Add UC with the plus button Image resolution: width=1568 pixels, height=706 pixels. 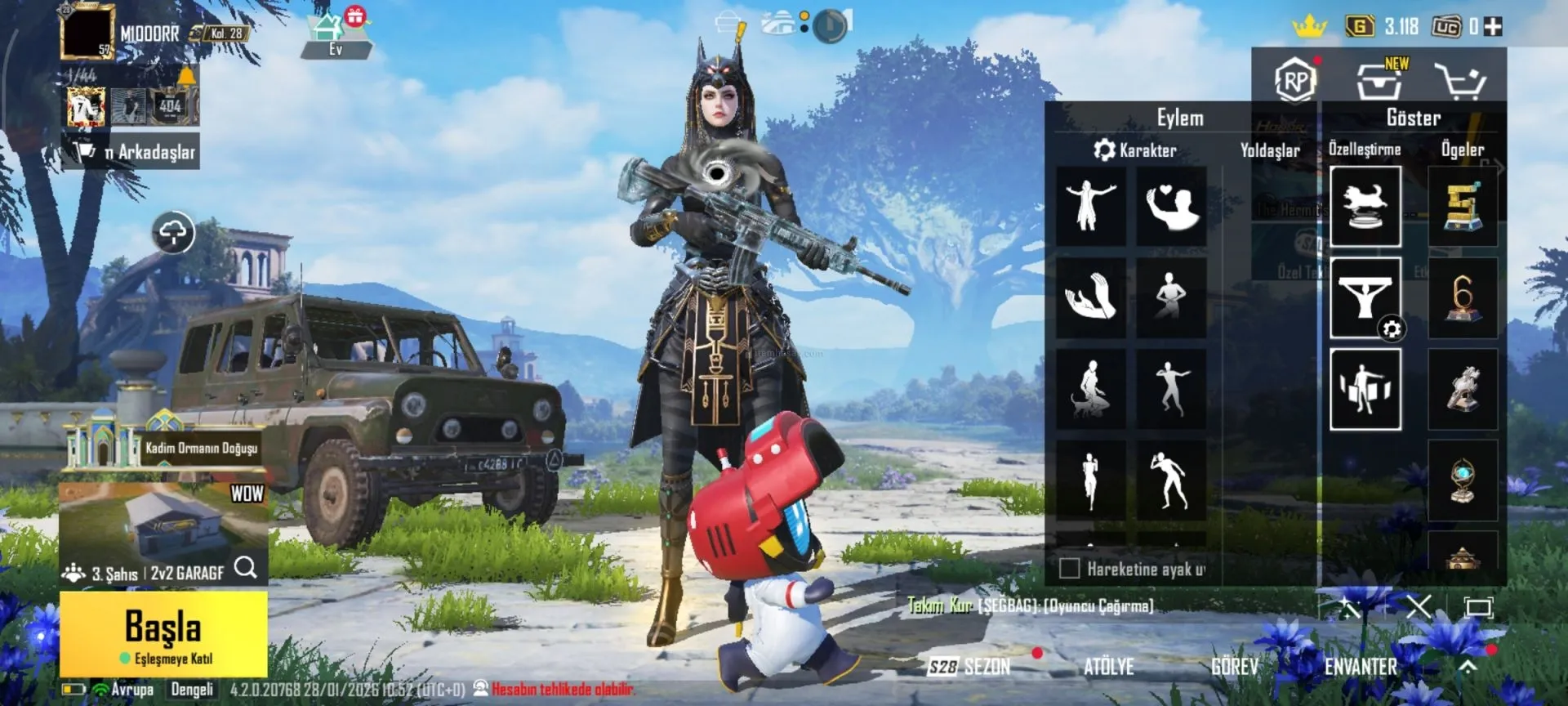pos(1493,27)
